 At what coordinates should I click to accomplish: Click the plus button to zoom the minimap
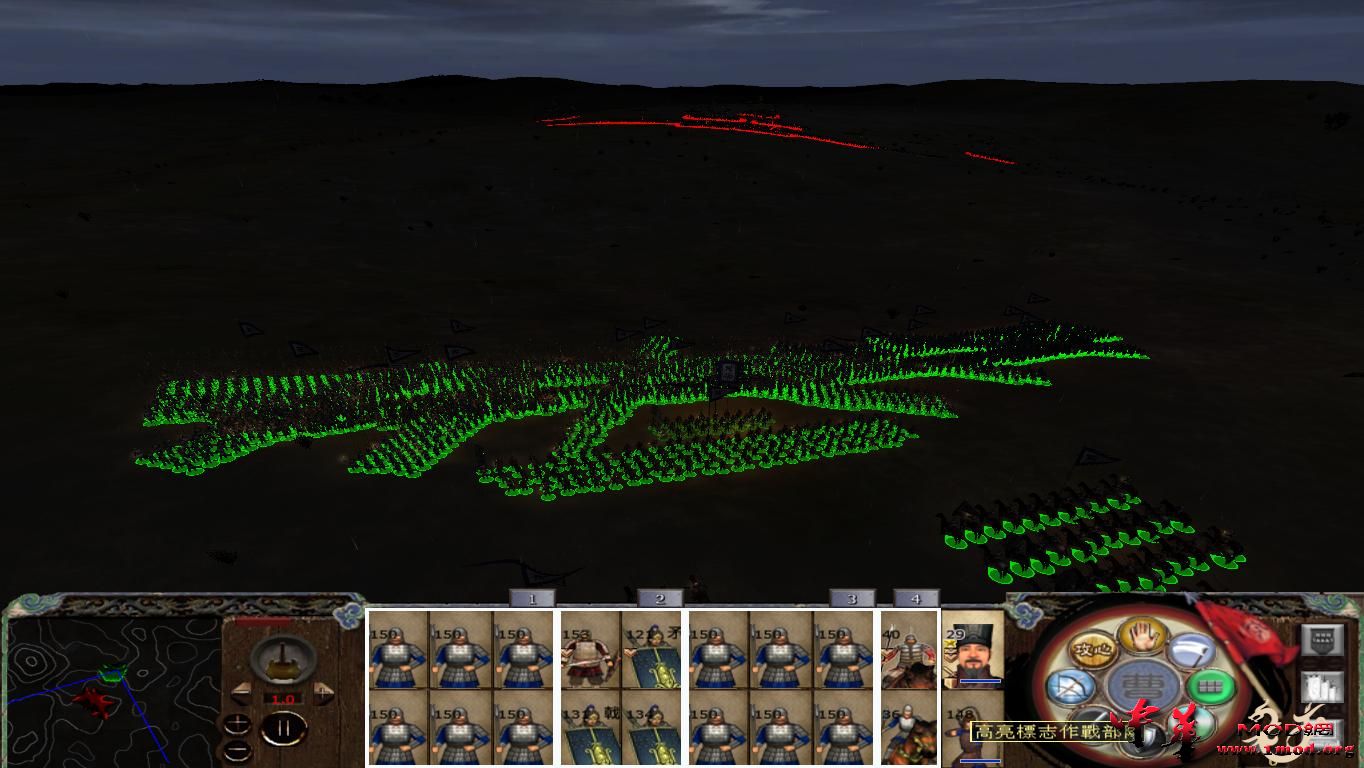(x=237, y=724)
